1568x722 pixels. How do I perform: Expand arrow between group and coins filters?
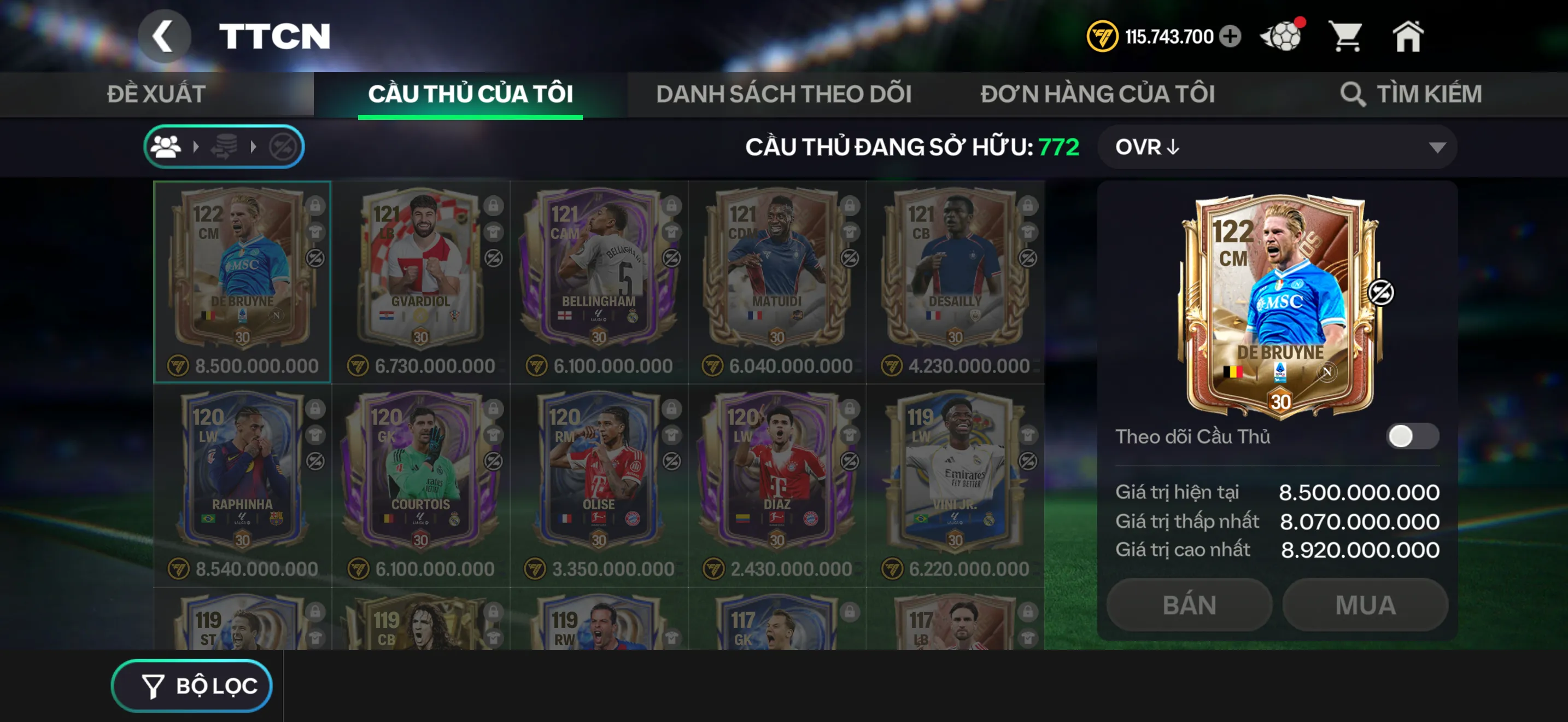pos(196,146)
